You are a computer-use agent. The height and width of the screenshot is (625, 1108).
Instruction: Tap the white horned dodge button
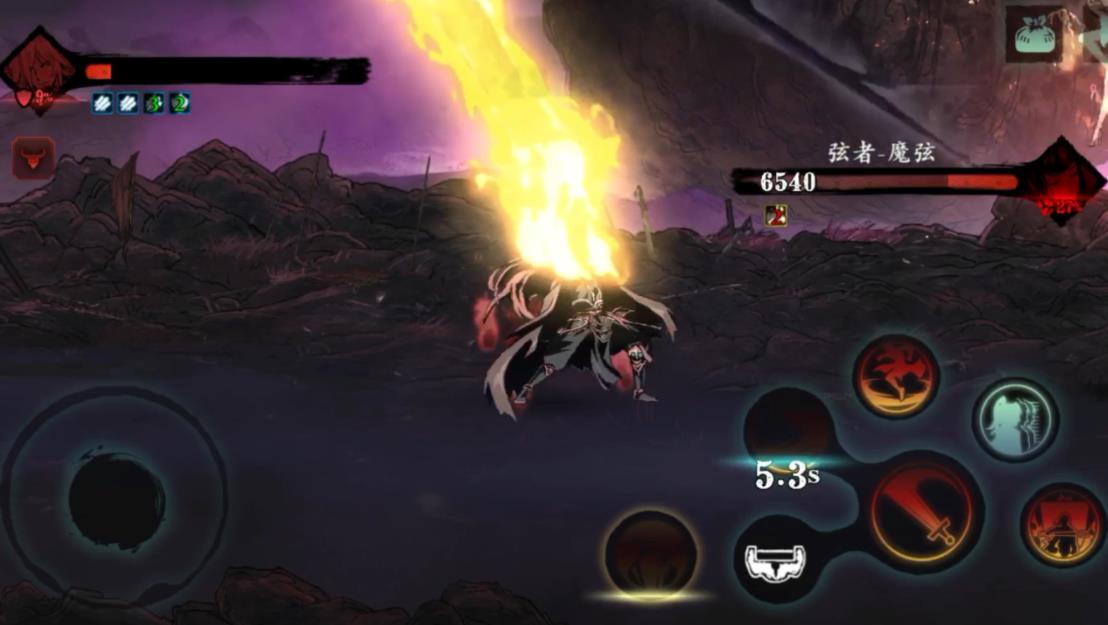click(777, 560)
